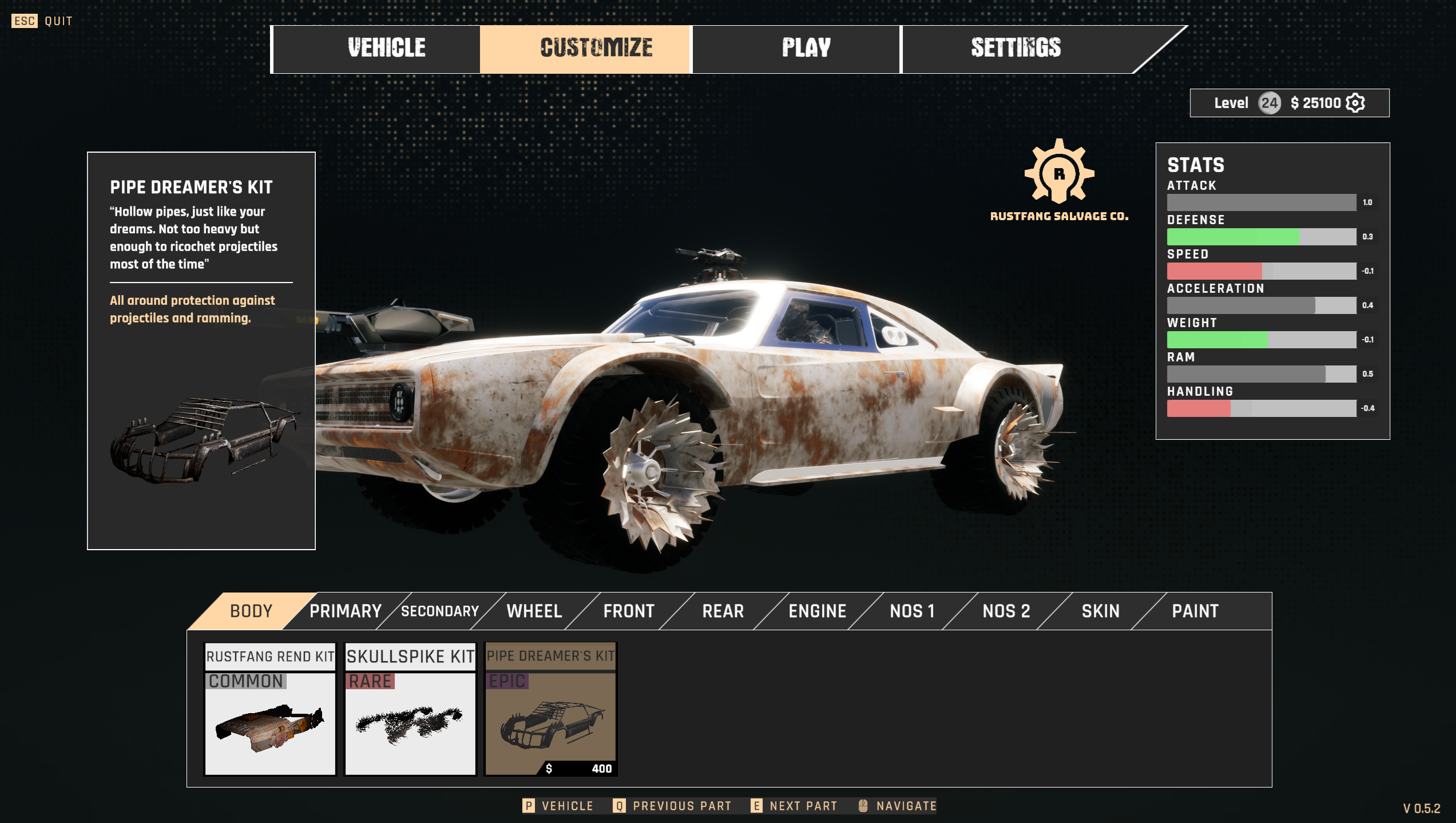Screen dimensions: 1456x823
Task: Open the WHEEL parts category
Action: (x=533, y=611)
